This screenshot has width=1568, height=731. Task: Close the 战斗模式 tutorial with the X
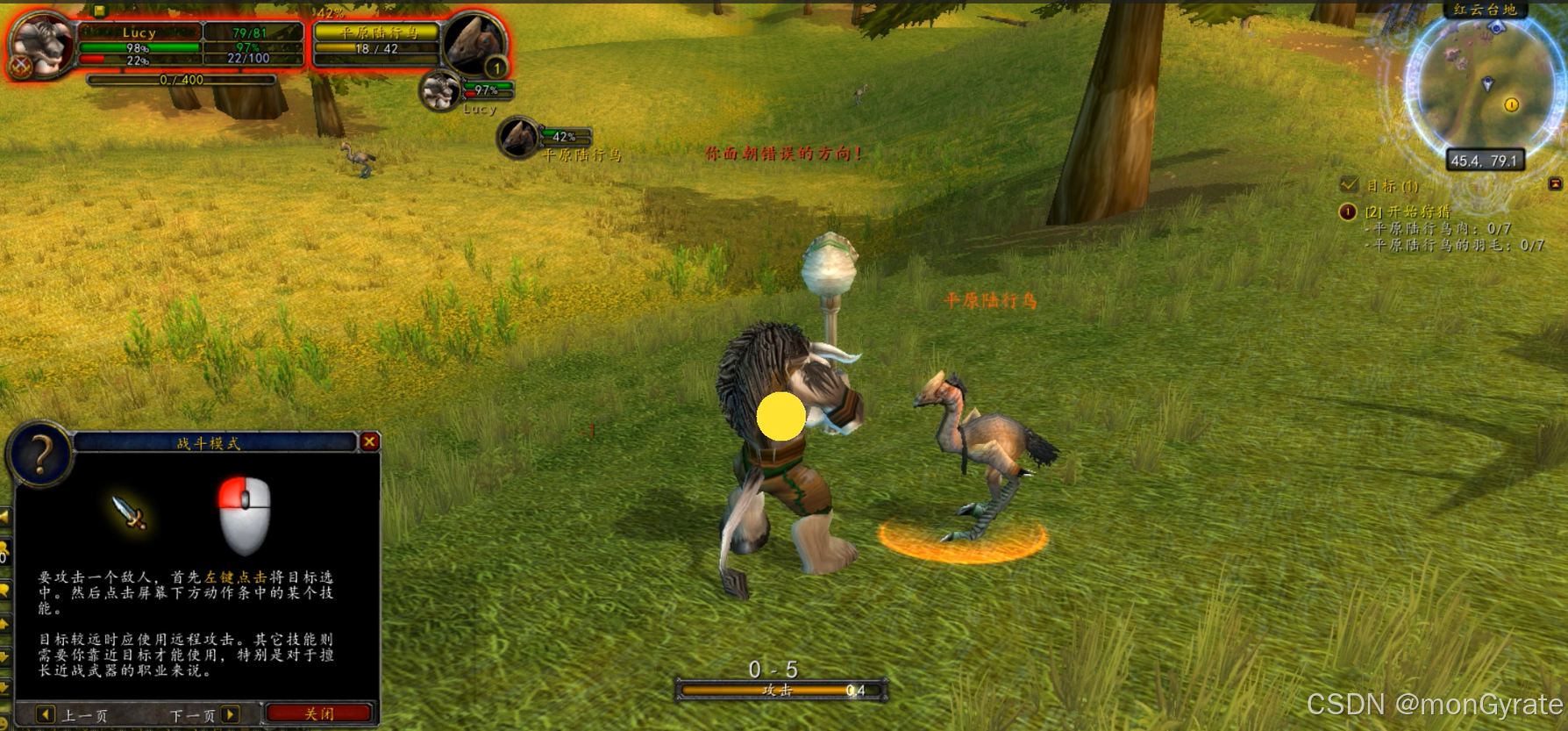tap(370, 441)
